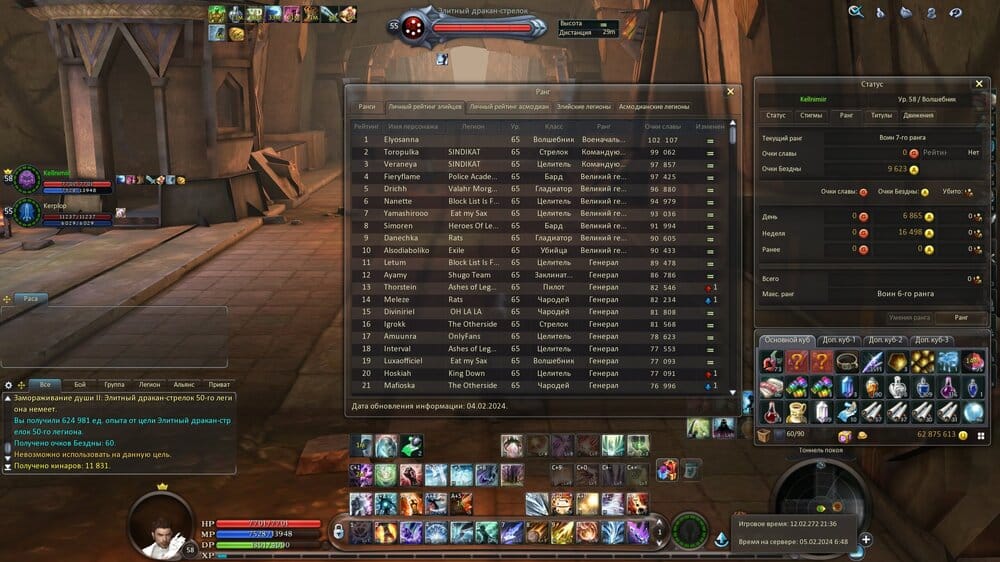Open the Движения tab
1000x562 pixels.
(x=919, y=115)
